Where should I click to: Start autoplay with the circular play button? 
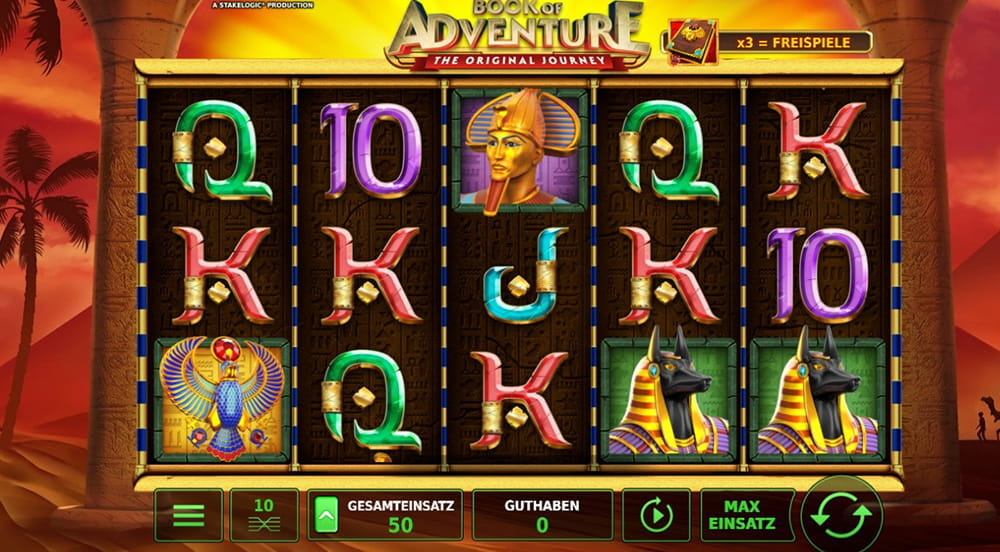(x=655, y=515)
